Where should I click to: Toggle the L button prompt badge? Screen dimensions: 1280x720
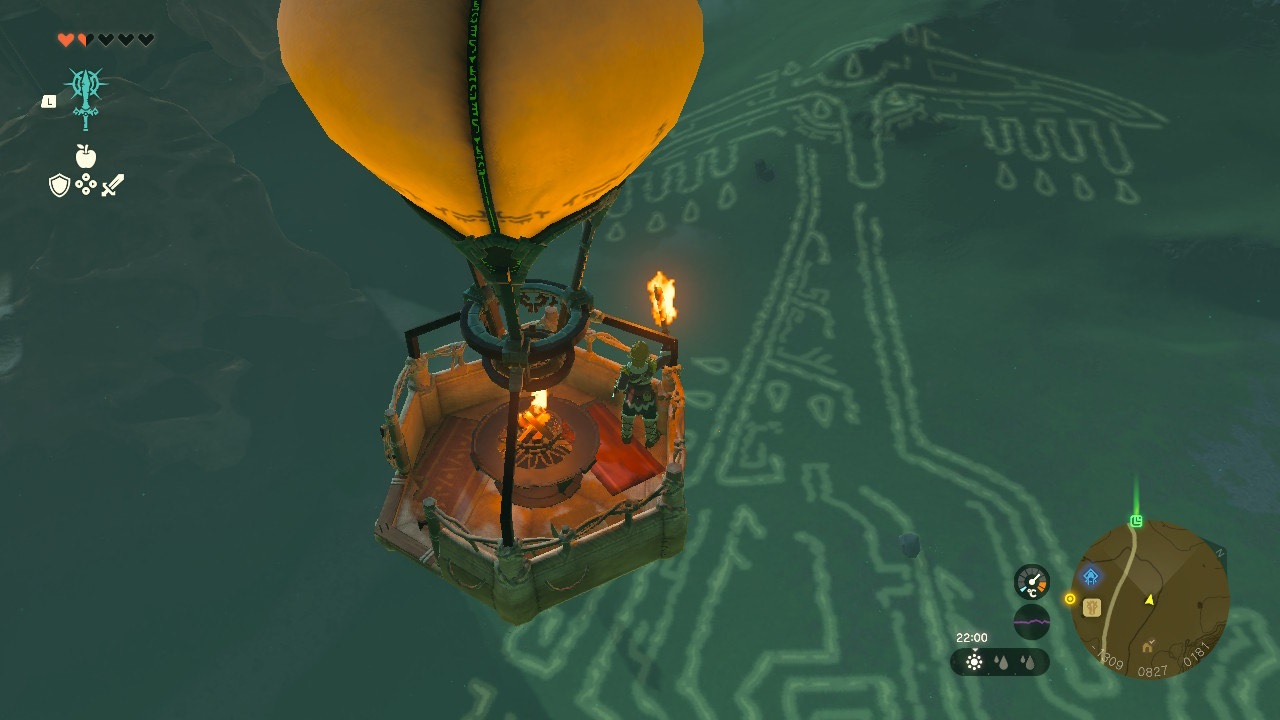(x=48, y=101)
